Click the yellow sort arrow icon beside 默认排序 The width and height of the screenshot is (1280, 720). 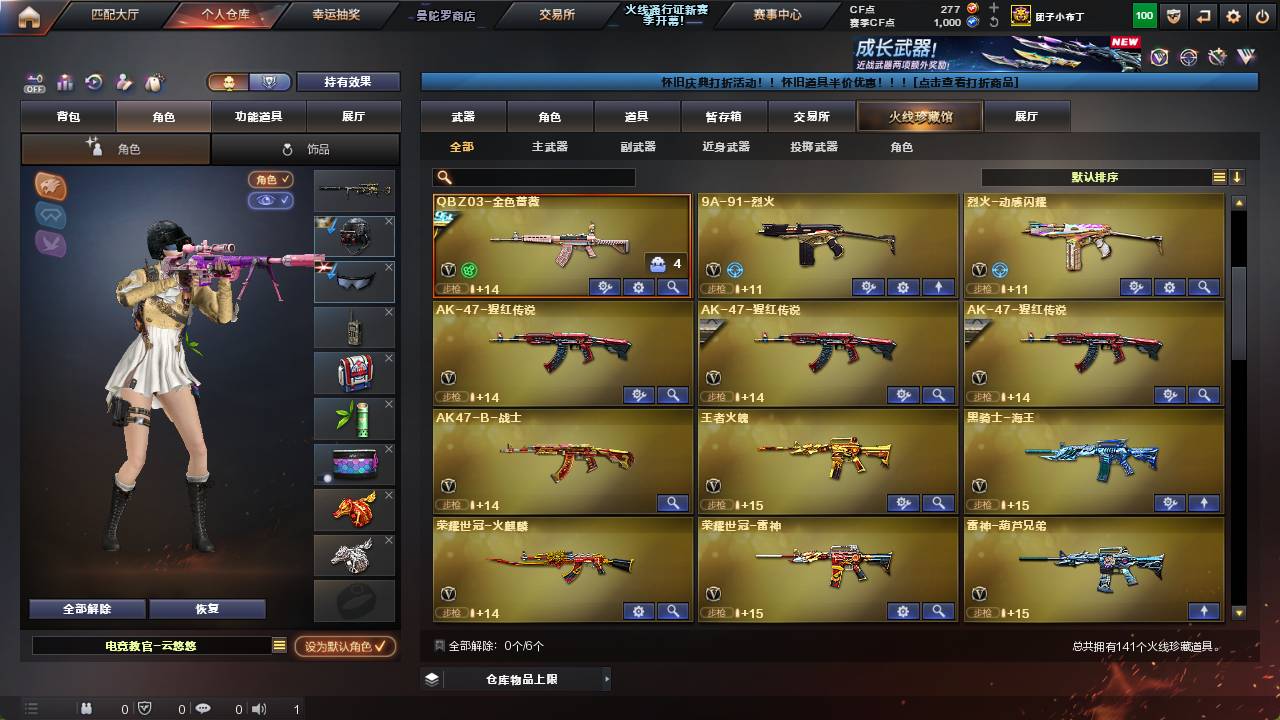tap(1237, 176)
